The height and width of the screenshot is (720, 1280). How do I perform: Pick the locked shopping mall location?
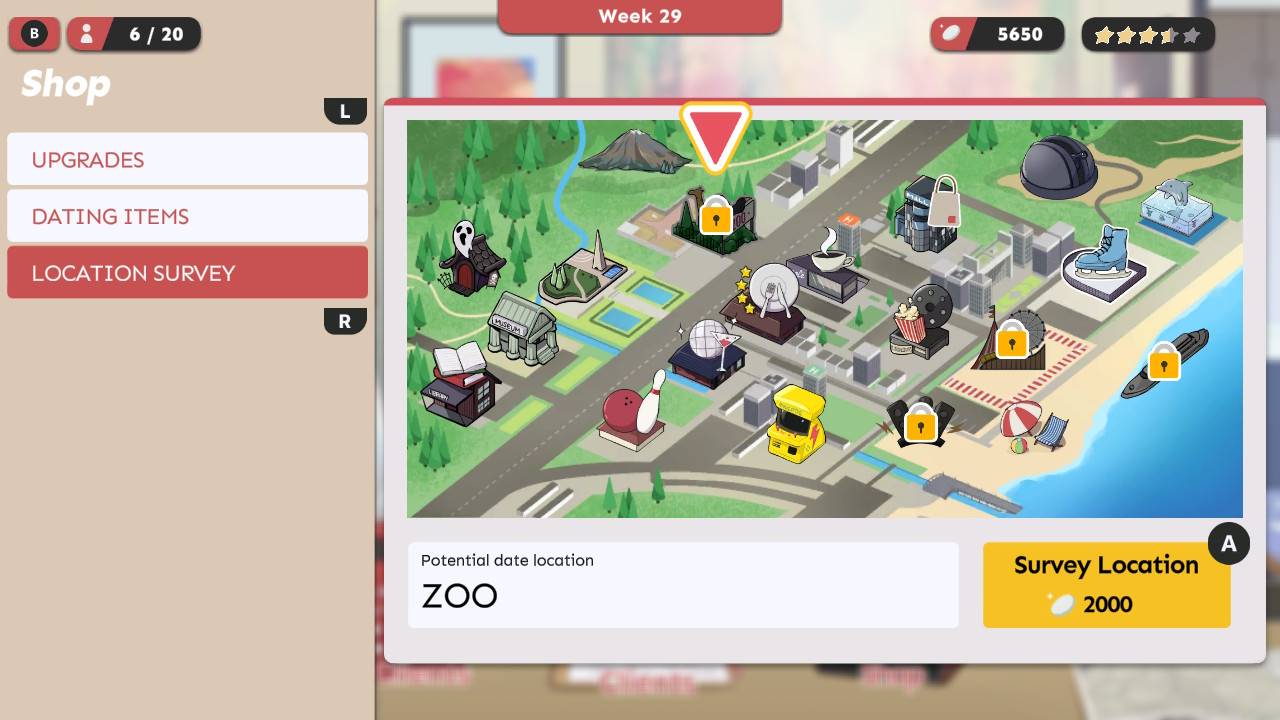[930, 214]
